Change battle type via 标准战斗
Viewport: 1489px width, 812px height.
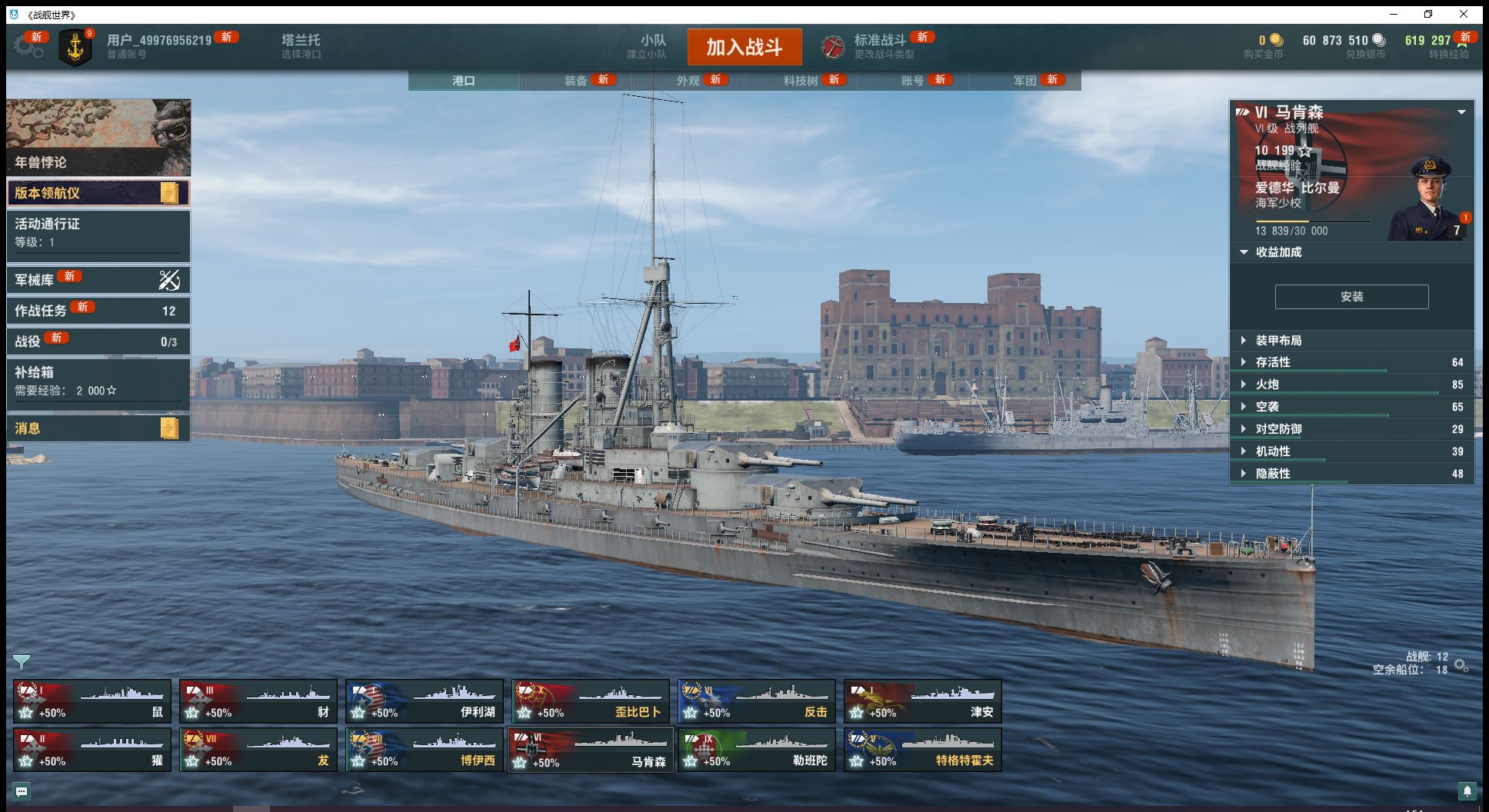[880, 46]
